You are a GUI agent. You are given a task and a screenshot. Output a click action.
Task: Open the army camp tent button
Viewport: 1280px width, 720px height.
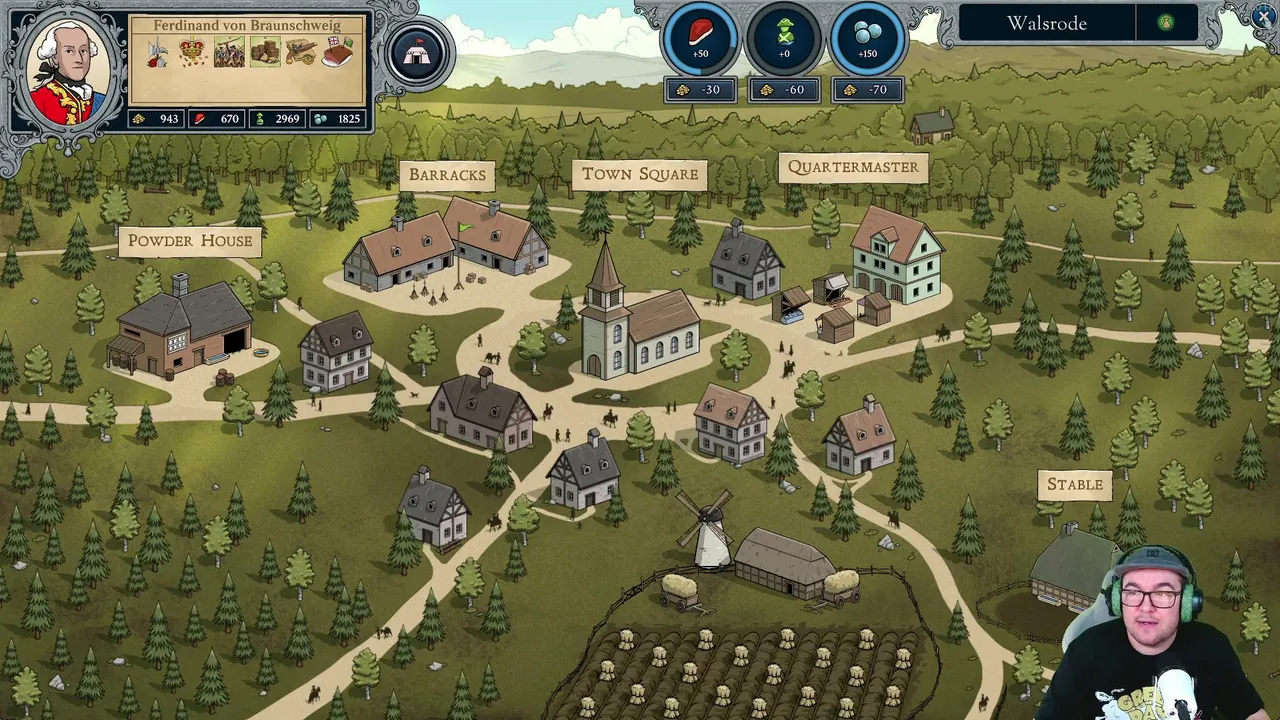(x=417, y=52)
